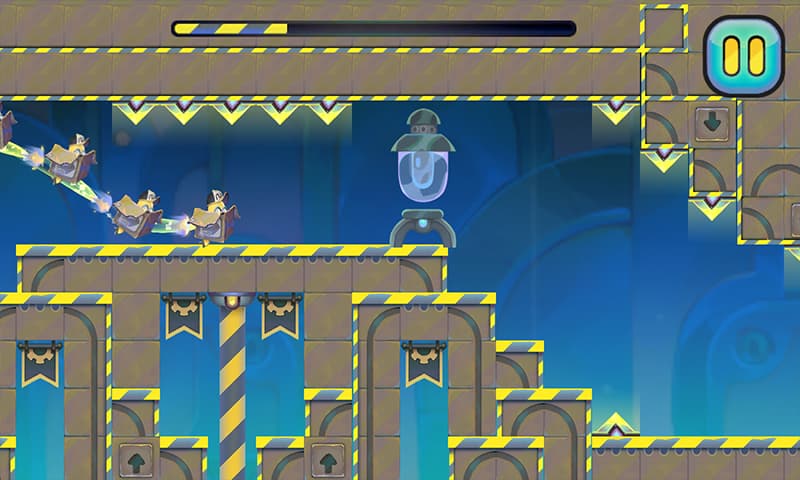The image size is (800, 480).
Task: Pause the game with the pause button
Action: (x=743, y=55)
